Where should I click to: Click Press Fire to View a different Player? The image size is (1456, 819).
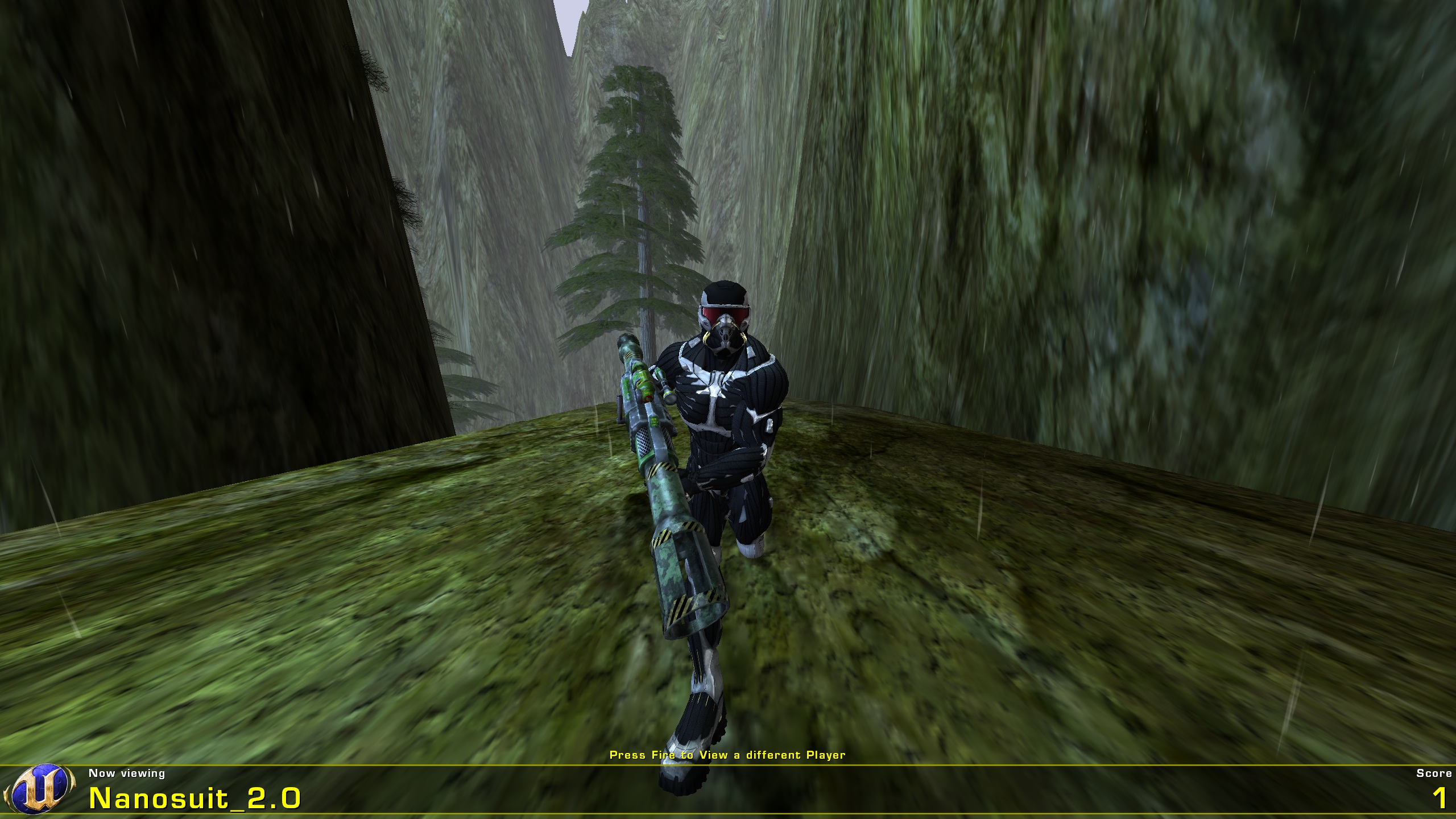[728, 755]
